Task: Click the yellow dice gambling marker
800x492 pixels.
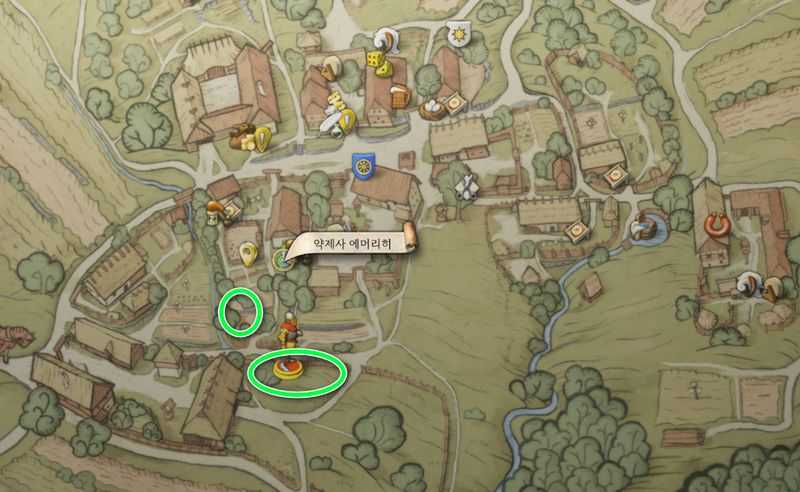Action: pos(377,60)
